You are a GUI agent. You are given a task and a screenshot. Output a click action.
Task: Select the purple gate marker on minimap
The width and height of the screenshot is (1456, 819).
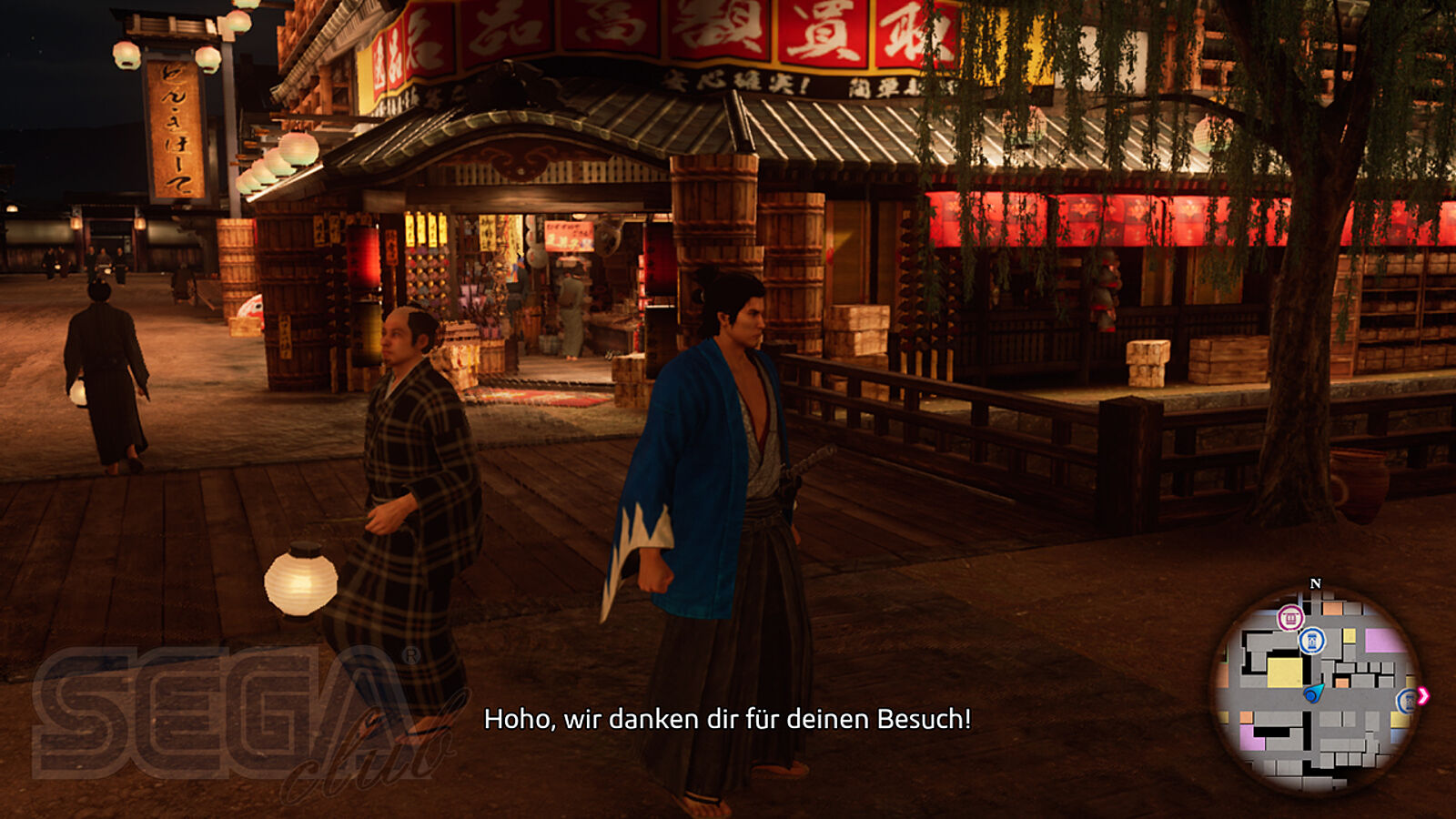pyautogui.click(x=1289, y=619)
